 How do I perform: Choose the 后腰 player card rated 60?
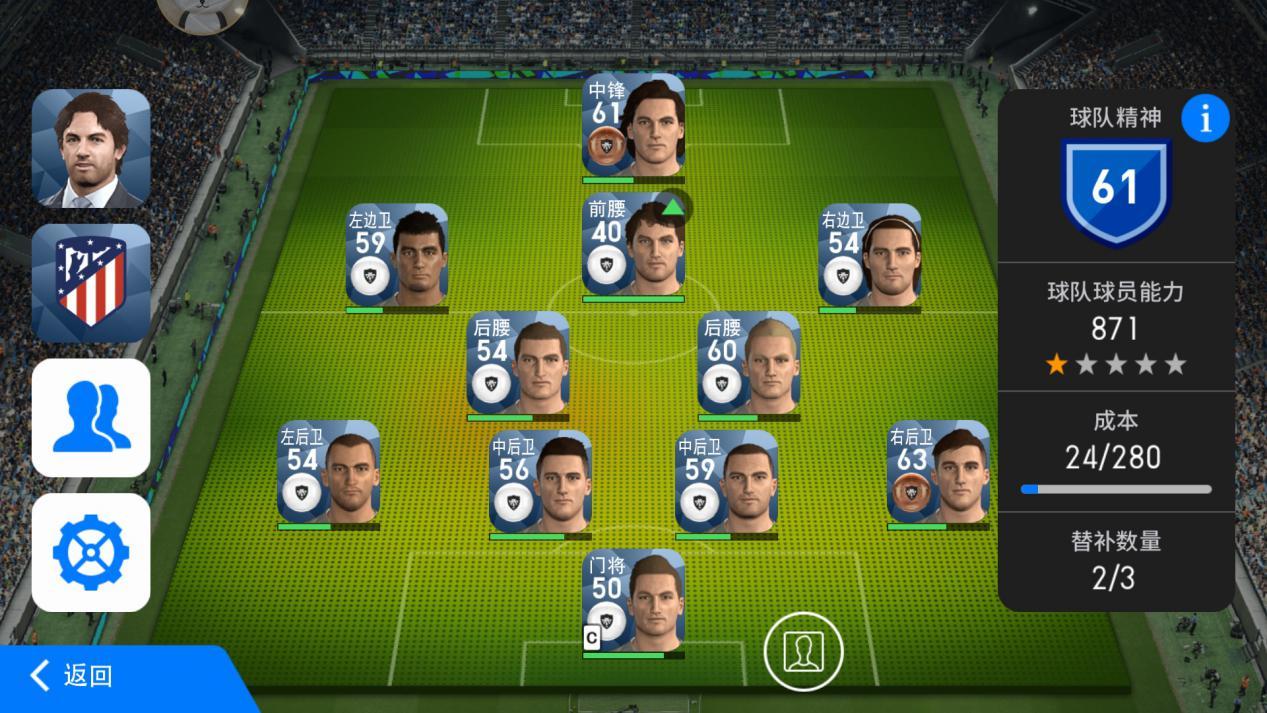pyautogui.click(x=749, y=363)
